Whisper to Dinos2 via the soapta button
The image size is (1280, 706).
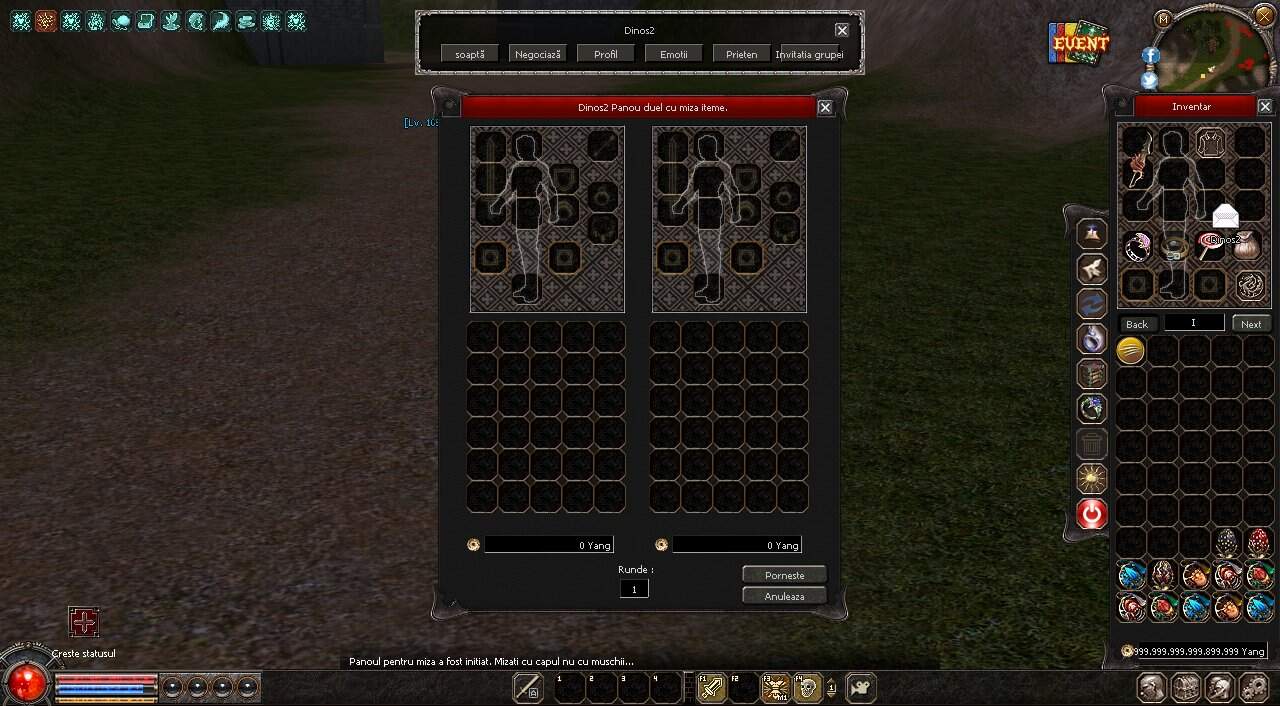[x=470, y=54]
